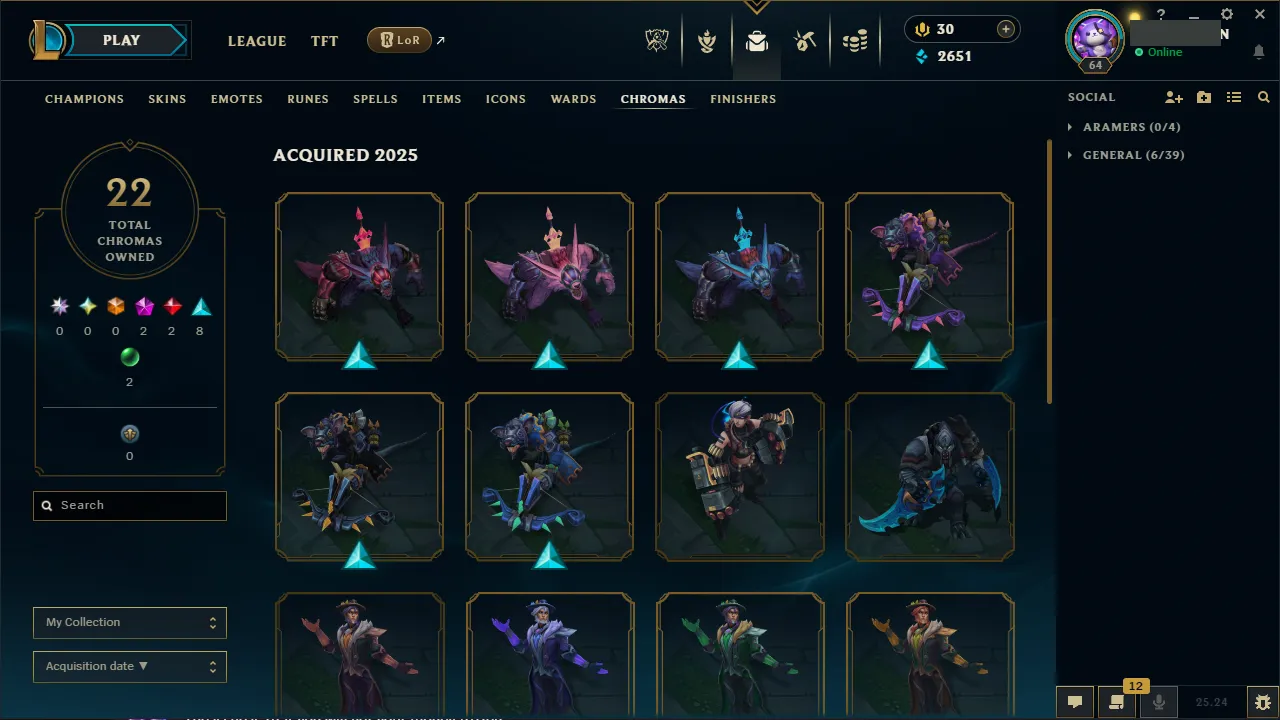Toggle the voice chat microphone

(x=1157, y=702)
